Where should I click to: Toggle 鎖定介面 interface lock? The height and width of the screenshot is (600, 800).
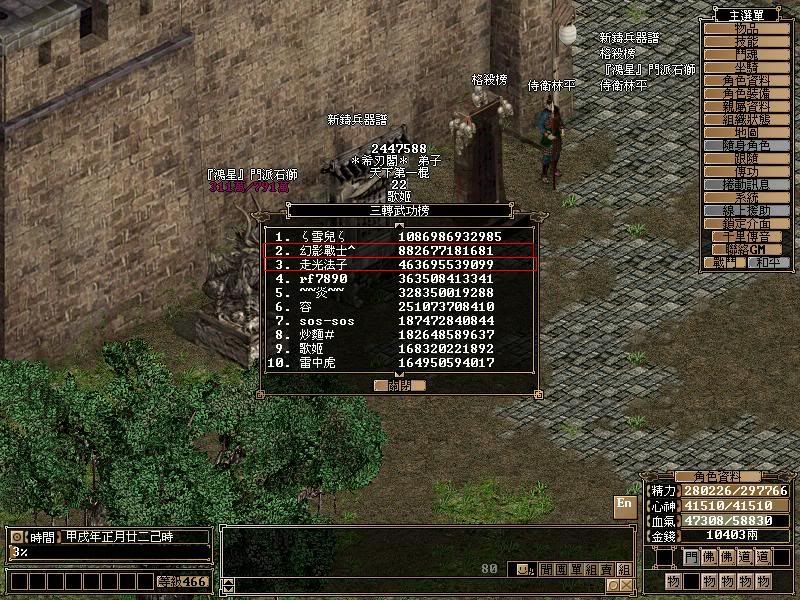tap(747, 223)
